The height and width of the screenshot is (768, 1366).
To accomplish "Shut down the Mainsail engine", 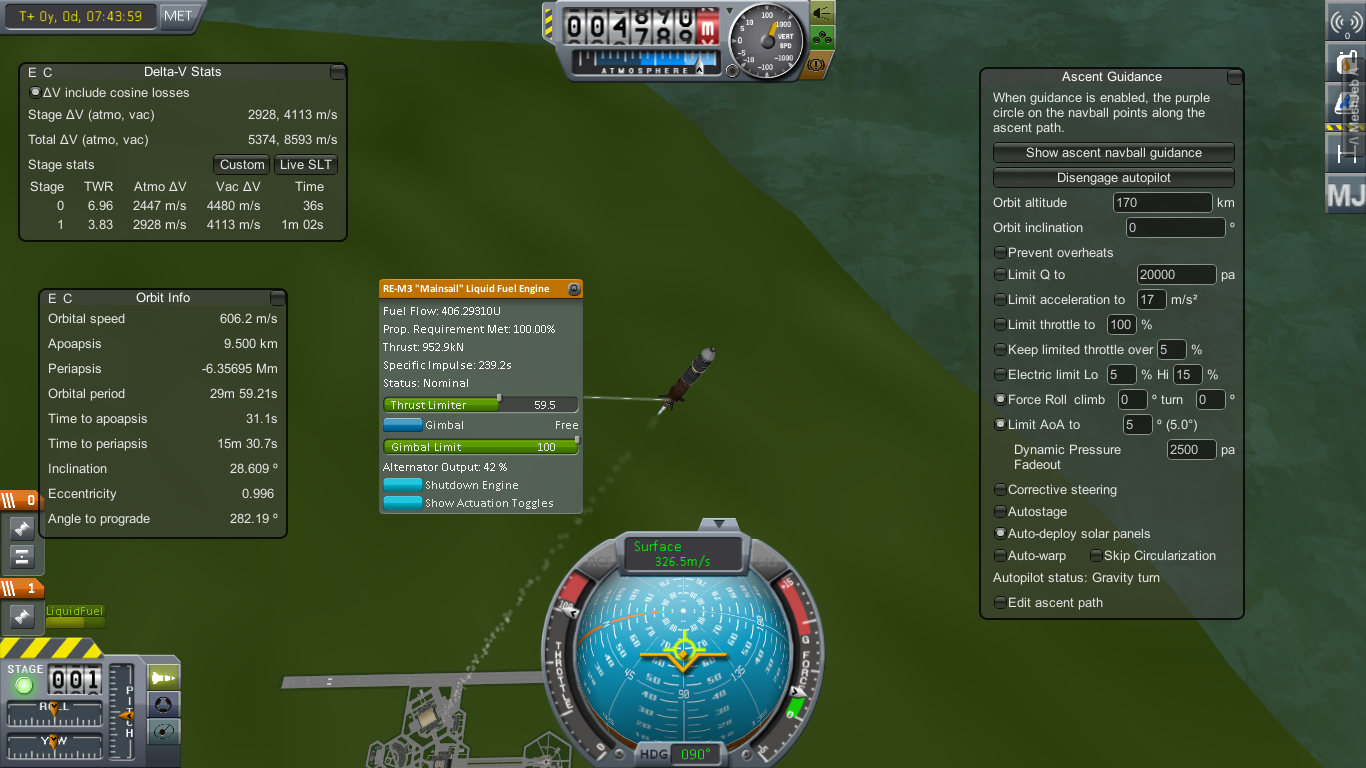I will [x=402, y=485].
